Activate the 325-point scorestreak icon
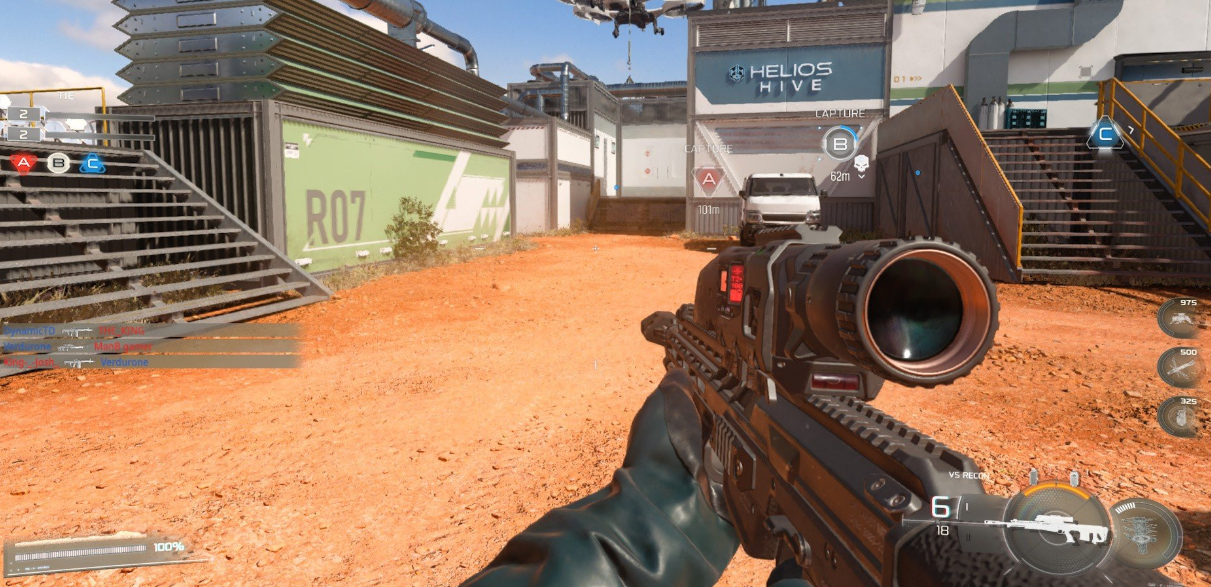The width and height of the screenshot is (1211, 587). (x=1180, y=415)
